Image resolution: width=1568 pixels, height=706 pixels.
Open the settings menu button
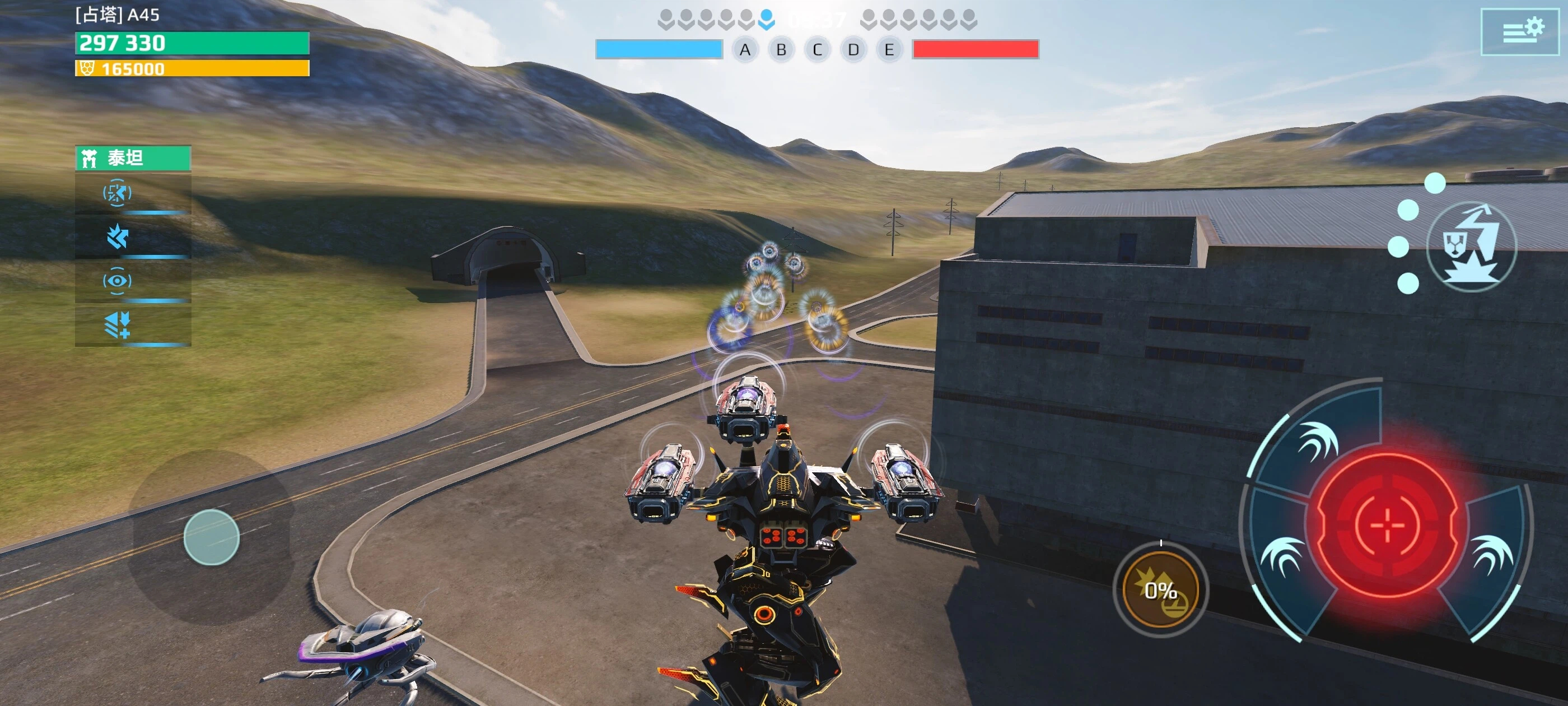tap(1519, 32)
